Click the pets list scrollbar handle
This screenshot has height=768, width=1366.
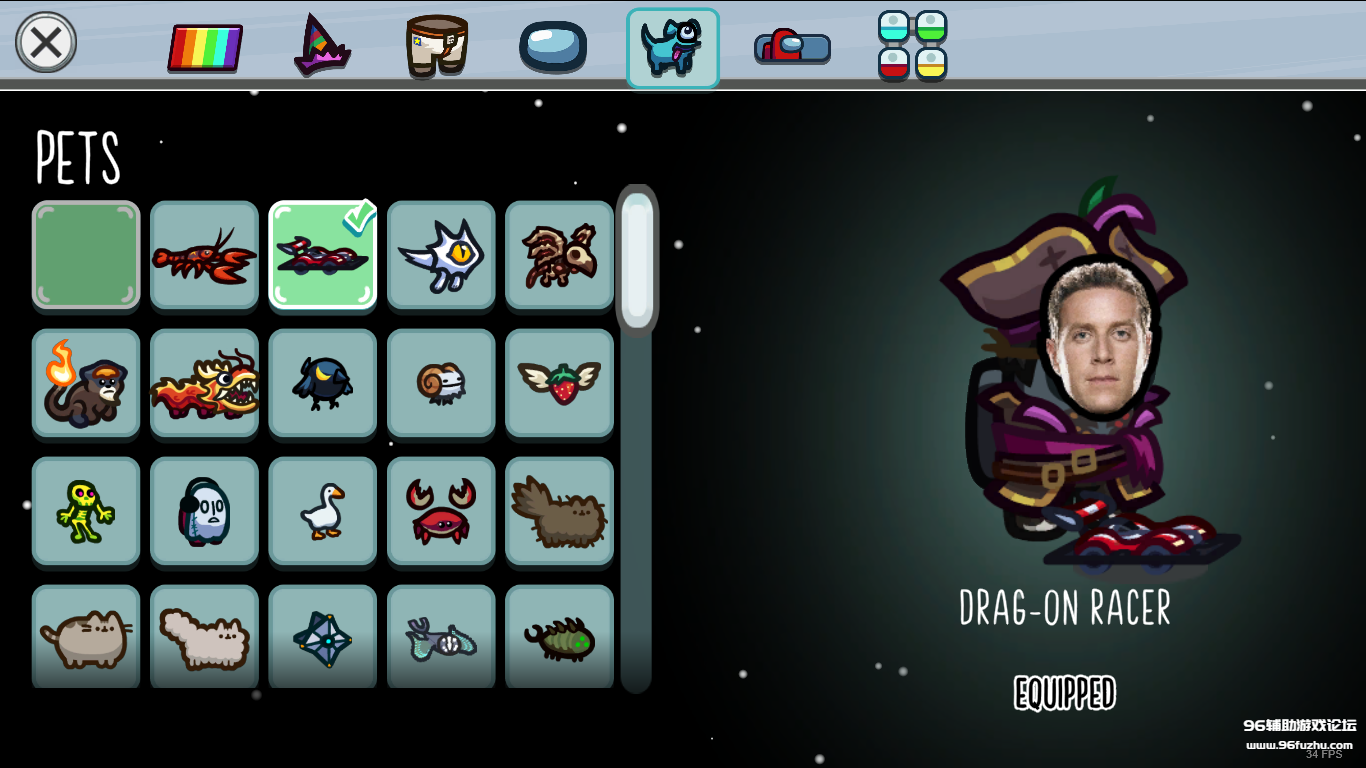click(x=637, y=260)
